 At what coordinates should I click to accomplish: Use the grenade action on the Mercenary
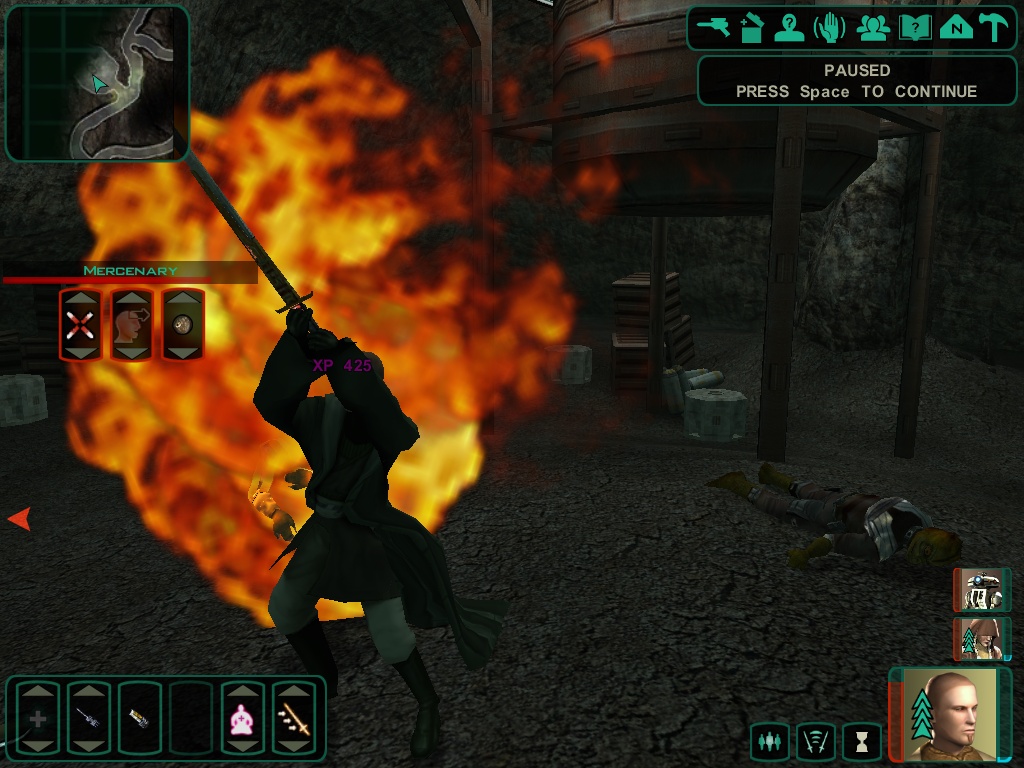pyautogui.click(x=184, y=325)
